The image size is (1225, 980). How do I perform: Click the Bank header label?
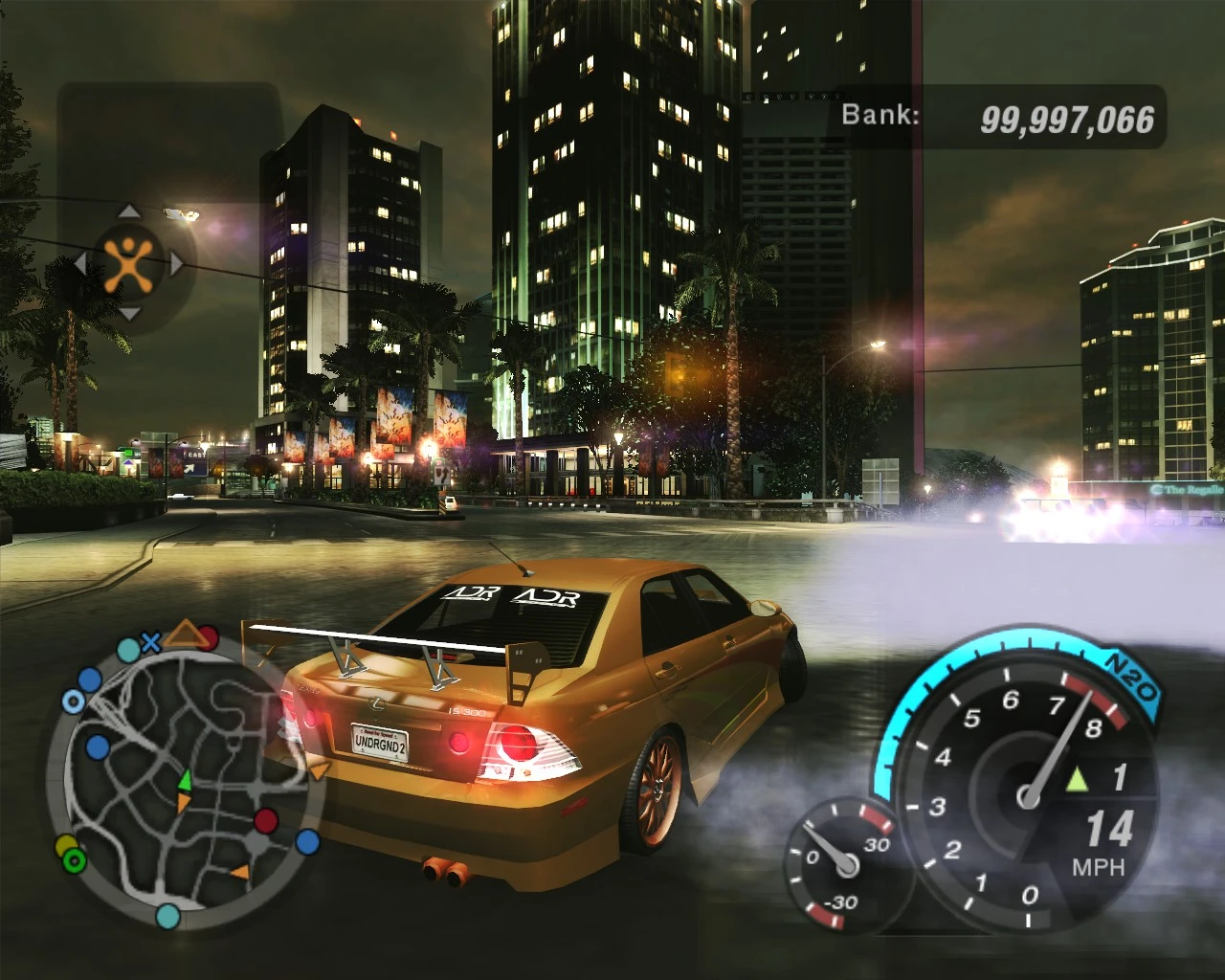point(880,115)
